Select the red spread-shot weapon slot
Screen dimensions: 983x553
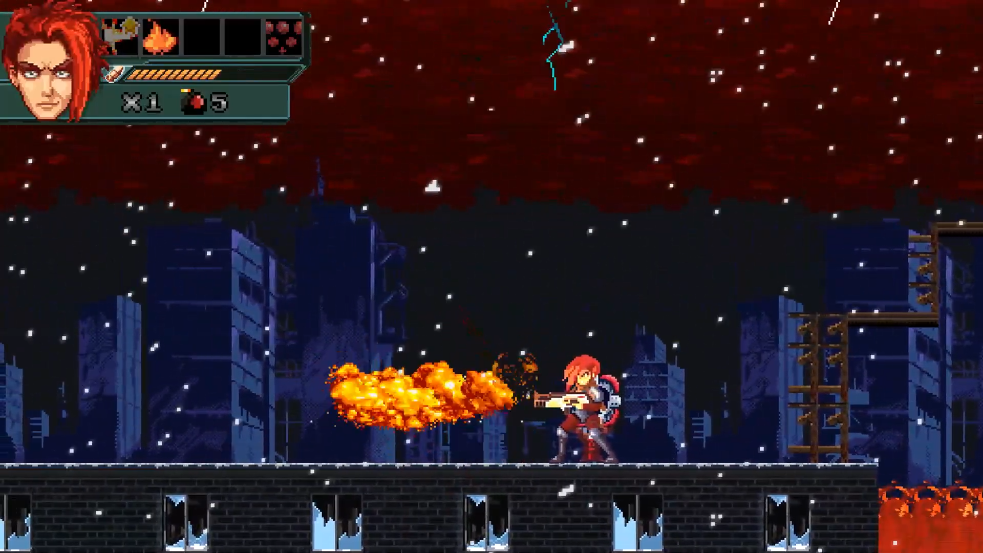coord(283,38)
